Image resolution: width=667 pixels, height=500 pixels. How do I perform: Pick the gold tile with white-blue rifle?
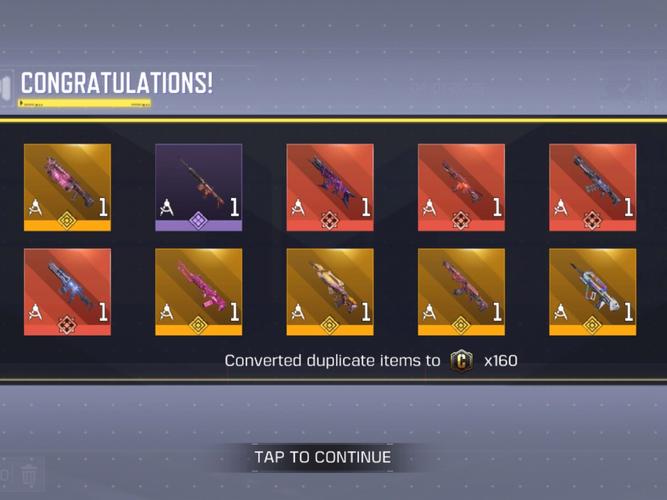592,291
